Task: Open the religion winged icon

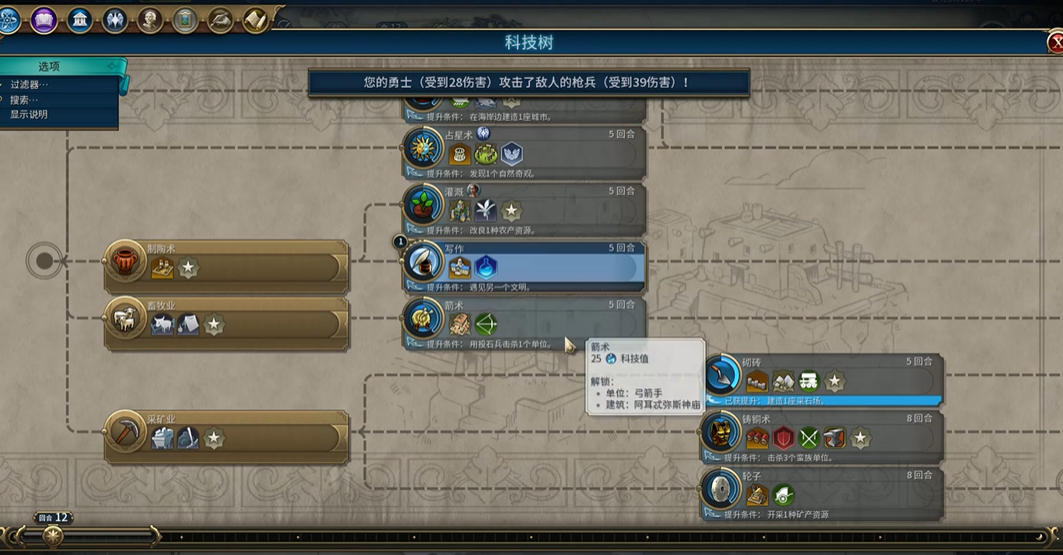Action: tap(115, 19)
